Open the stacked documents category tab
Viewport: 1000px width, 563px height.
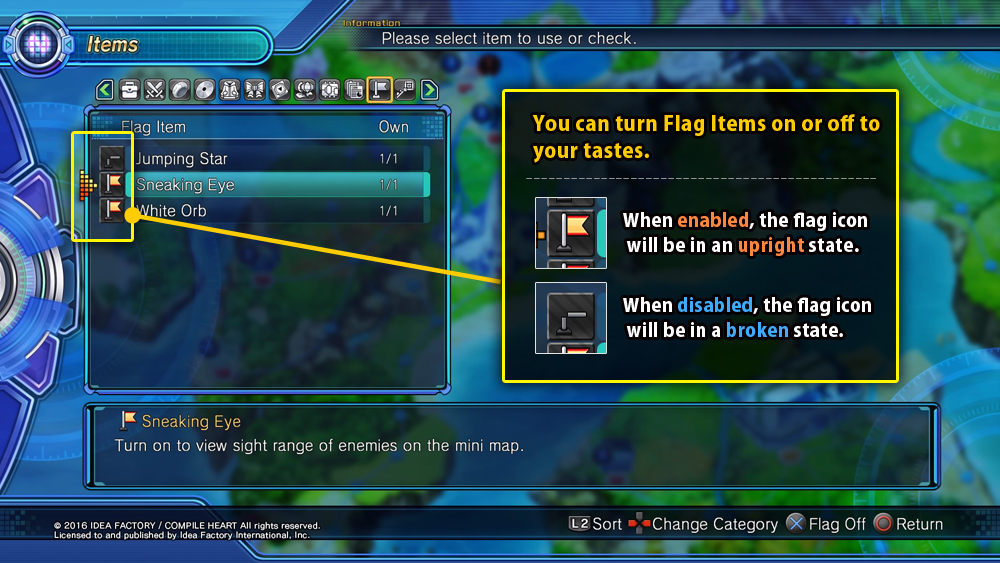click(x=354, y=91)
